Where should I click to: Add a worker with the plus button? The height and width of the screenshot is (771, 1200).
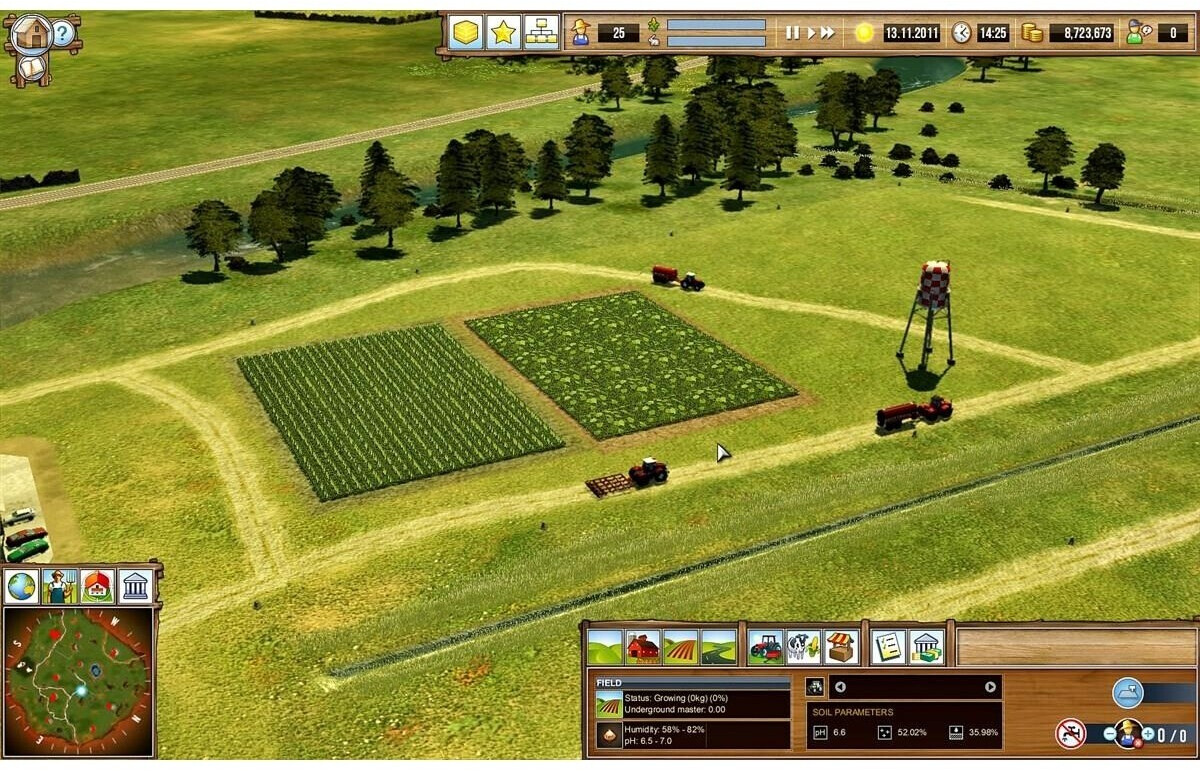click(x=1148, y=734)
